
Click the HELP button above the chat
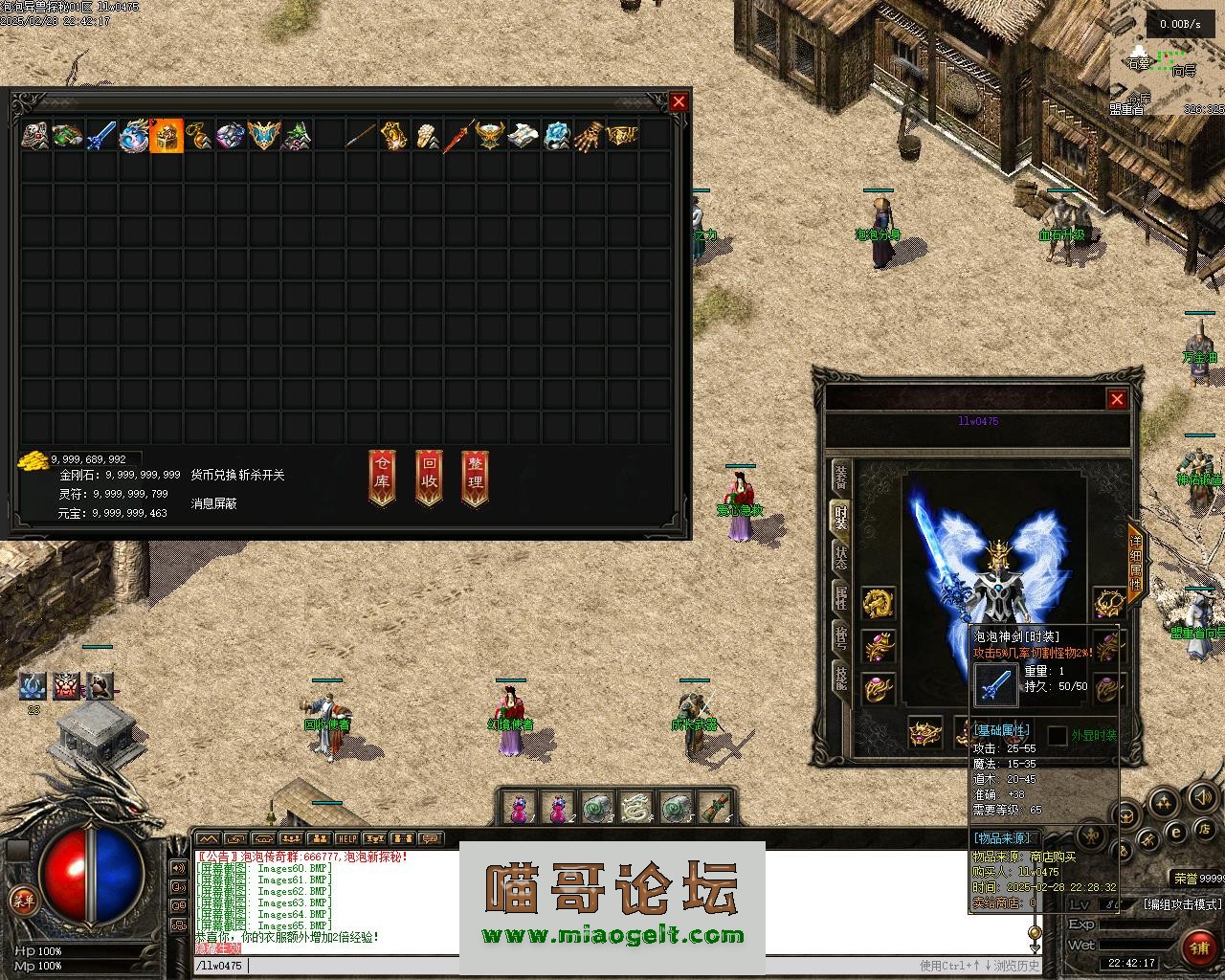(346, 839)
